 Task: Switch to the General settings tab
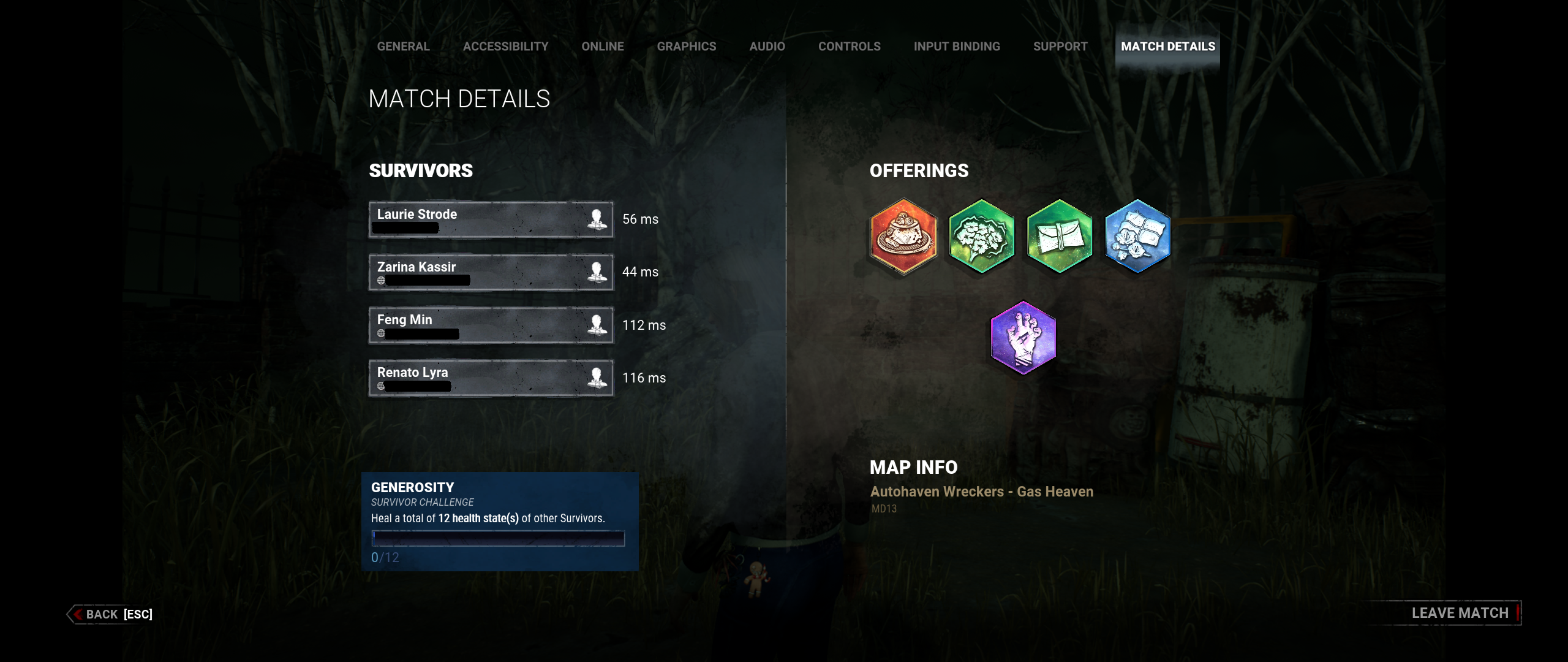point(402,46)
